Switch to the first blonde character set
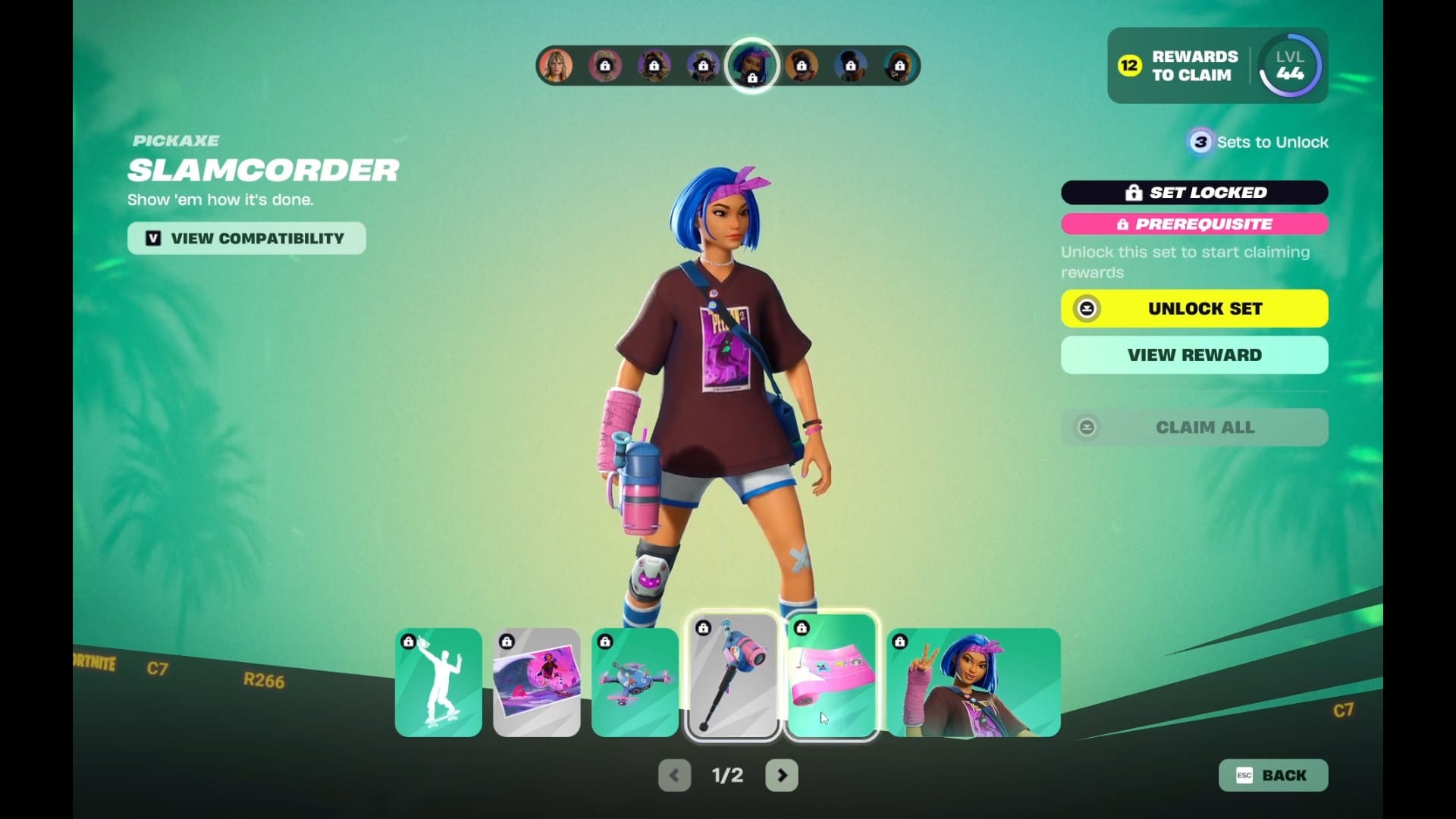1456x819 pixels. tap(556, 66)
